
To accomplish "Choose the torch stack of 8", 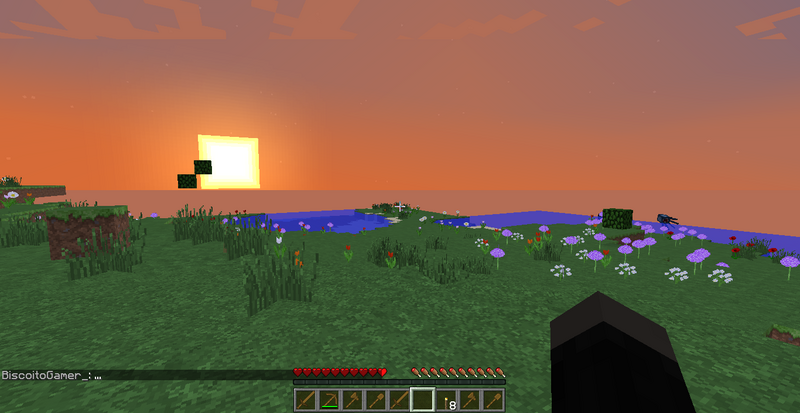I will pyautogui.click(x=446, y=400).
